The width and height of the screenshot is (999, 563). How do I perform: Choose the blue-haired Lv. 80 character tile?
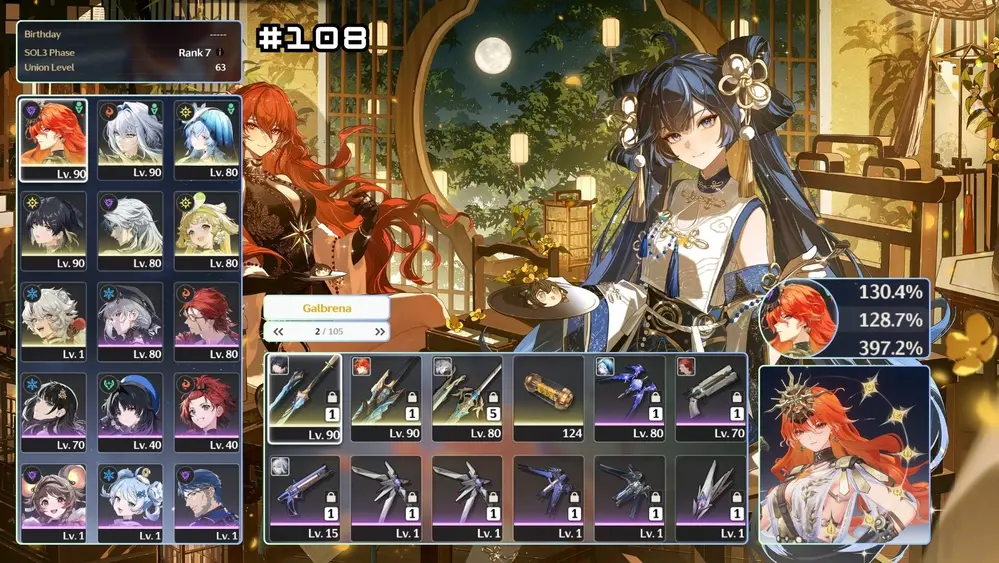[x=207, y=140]
